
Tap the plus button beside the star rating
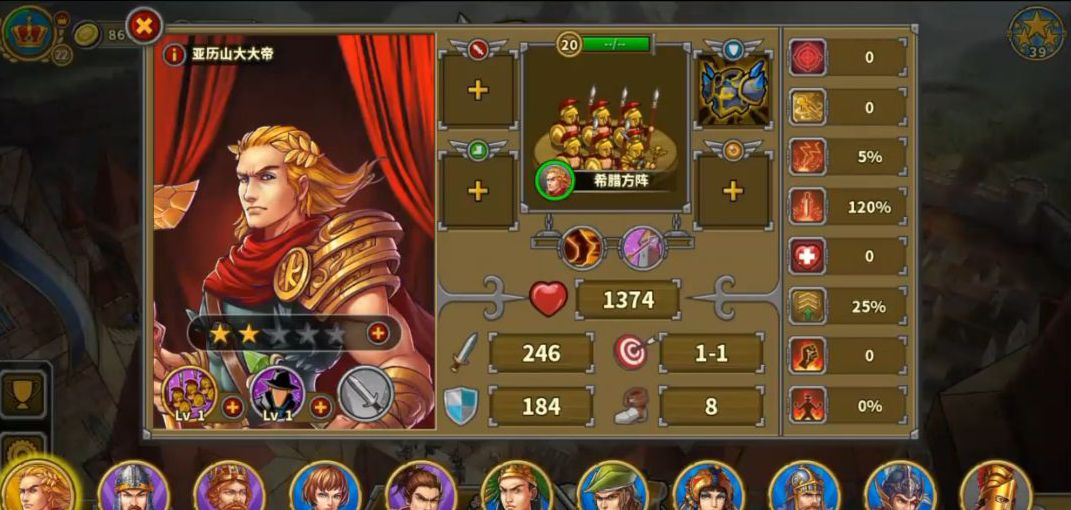click(378, 333)
